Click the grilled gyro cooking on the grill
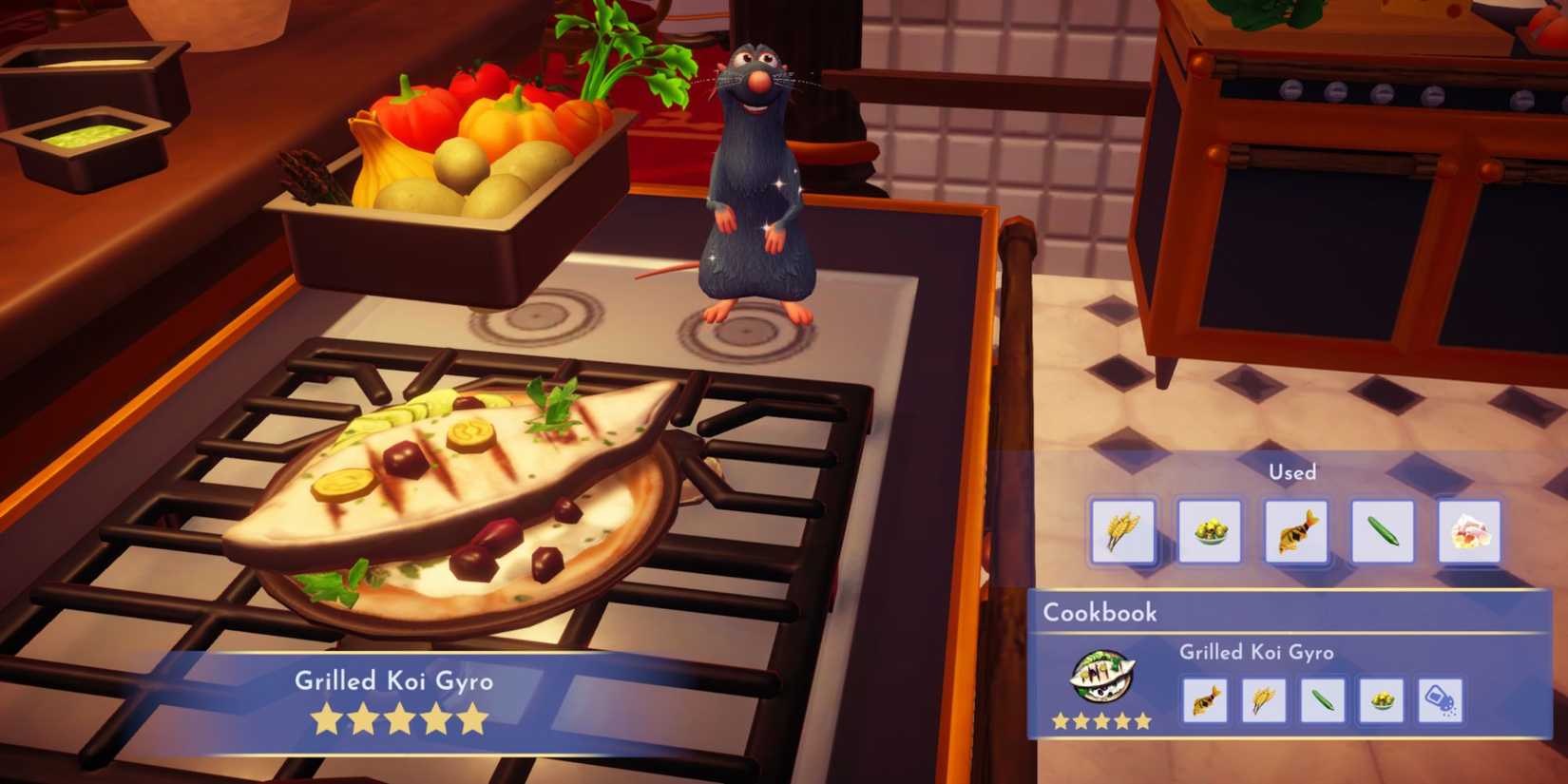 [x=456, y=485]
